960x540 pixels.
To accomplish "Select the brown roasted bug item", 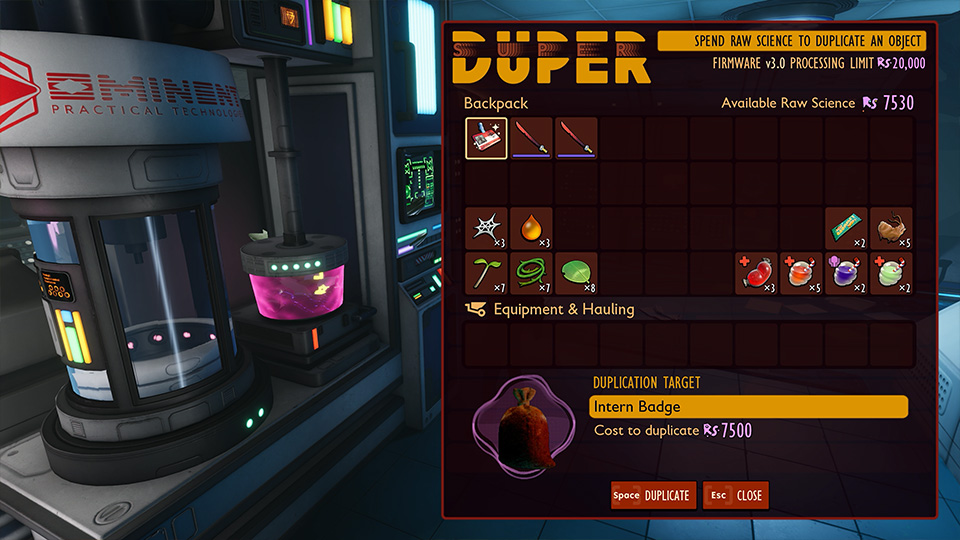I will point(892,228).
